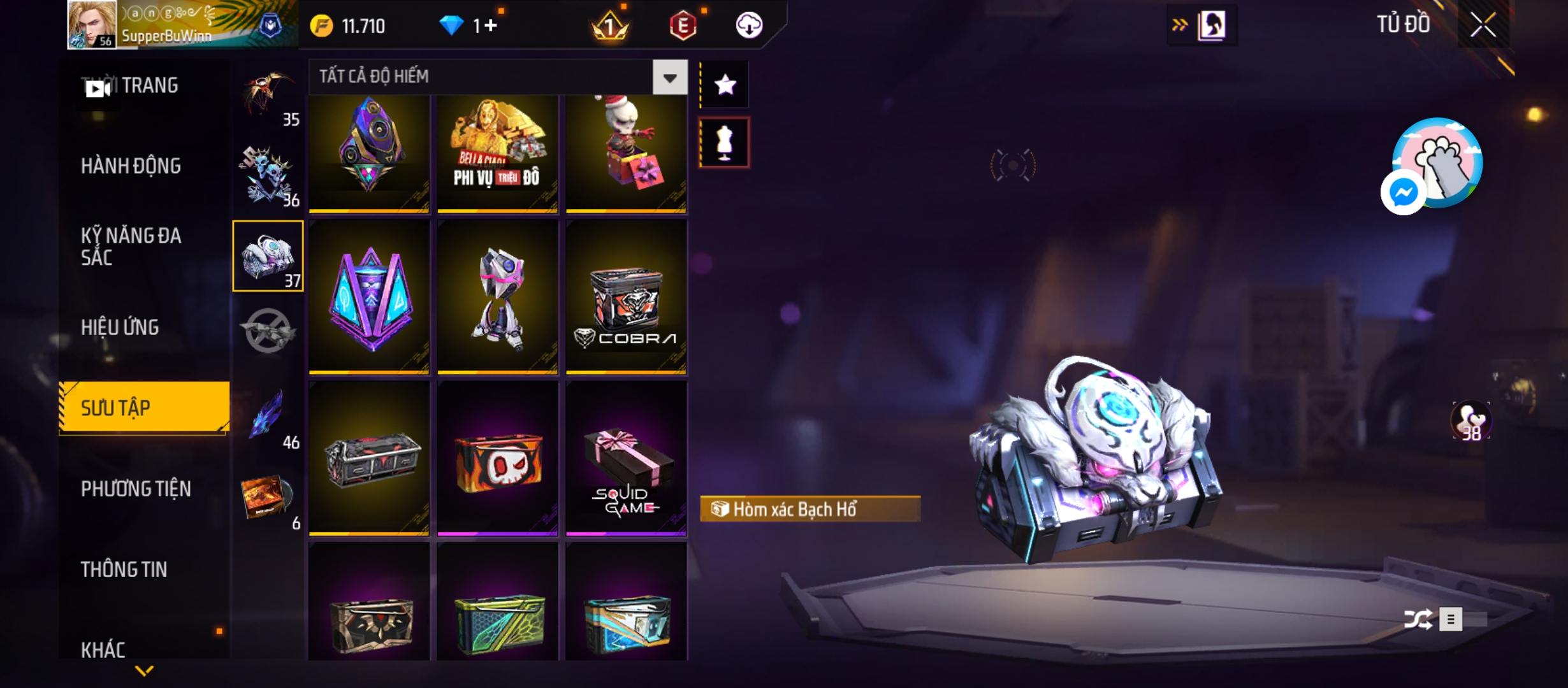Open the Messenger chat bubble overlay
Screen dimensions: 1568x688
click(x=1403, y=192)
